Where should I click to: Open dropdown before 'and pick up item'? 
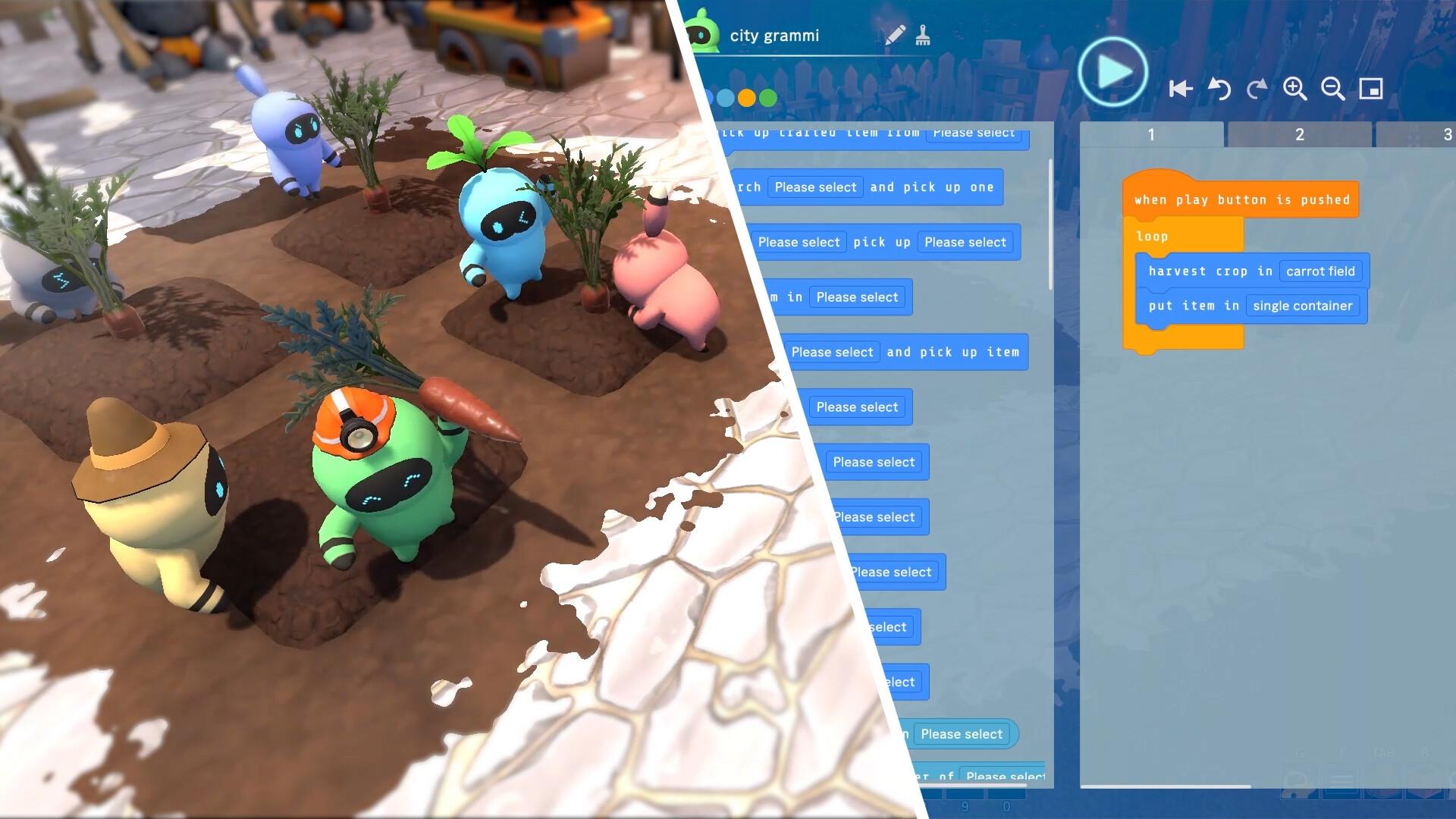832,352
